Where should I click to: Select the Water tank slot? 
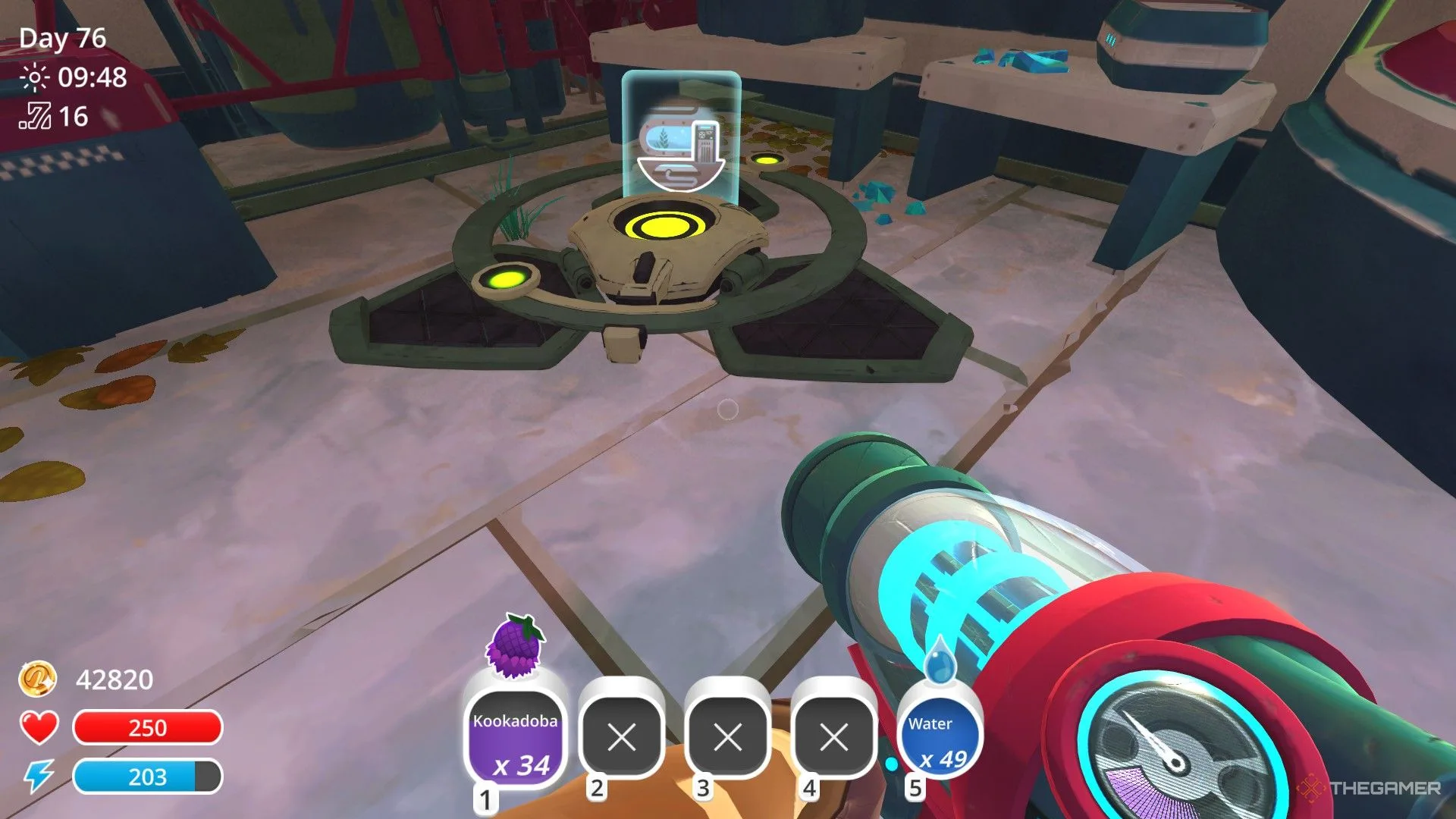(x=940, y=737)
